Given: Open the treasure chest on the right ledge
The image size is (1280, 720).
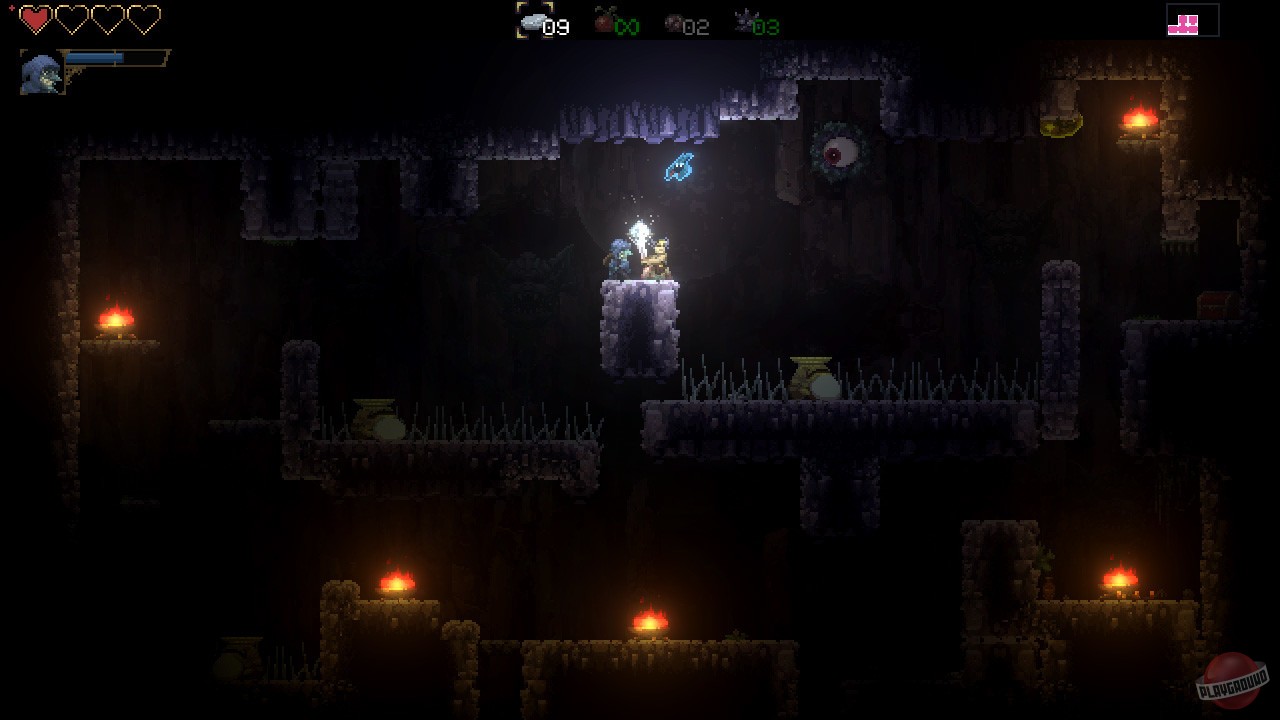Looking at the screenshot, I should [1220, 305].
